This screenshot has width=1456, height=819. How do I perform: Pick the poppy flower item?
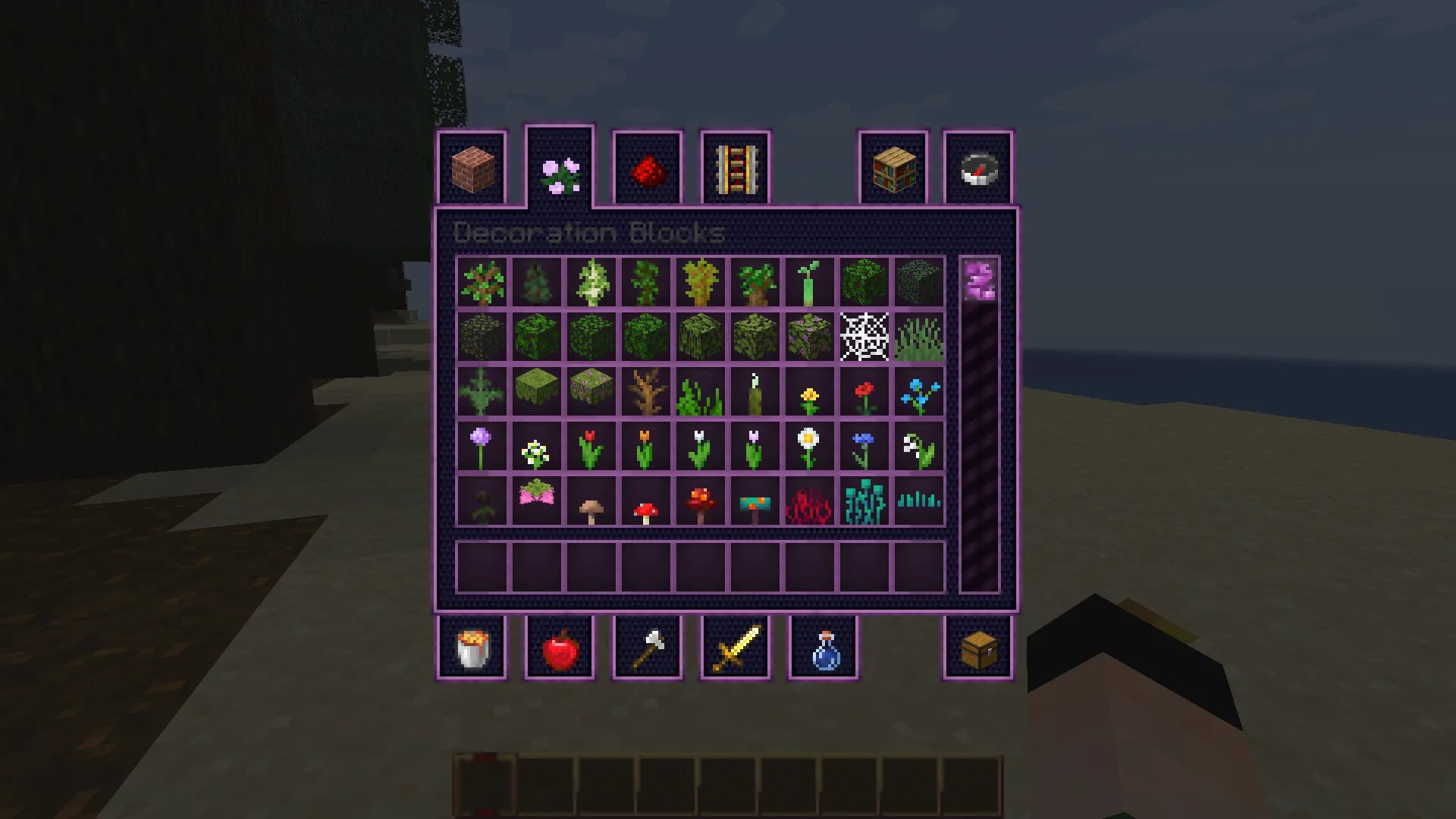861,391
